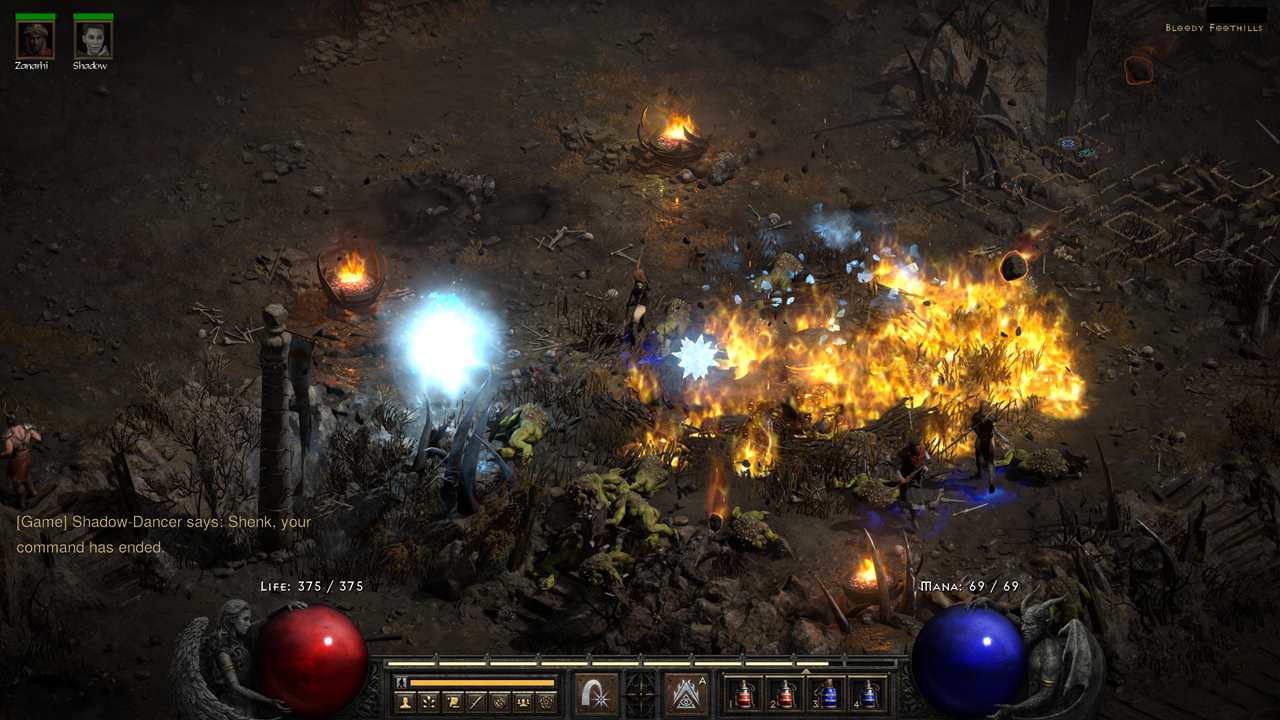
Task: Open the game menu pentagram icon
Action: coord(546,702)
